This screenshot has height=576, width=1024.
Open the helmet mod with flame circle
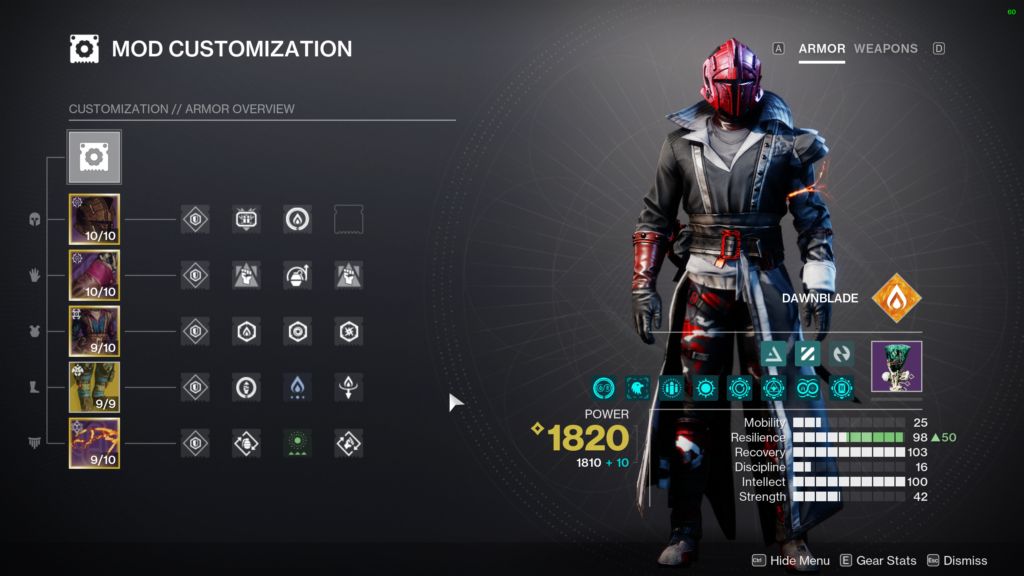297,220
